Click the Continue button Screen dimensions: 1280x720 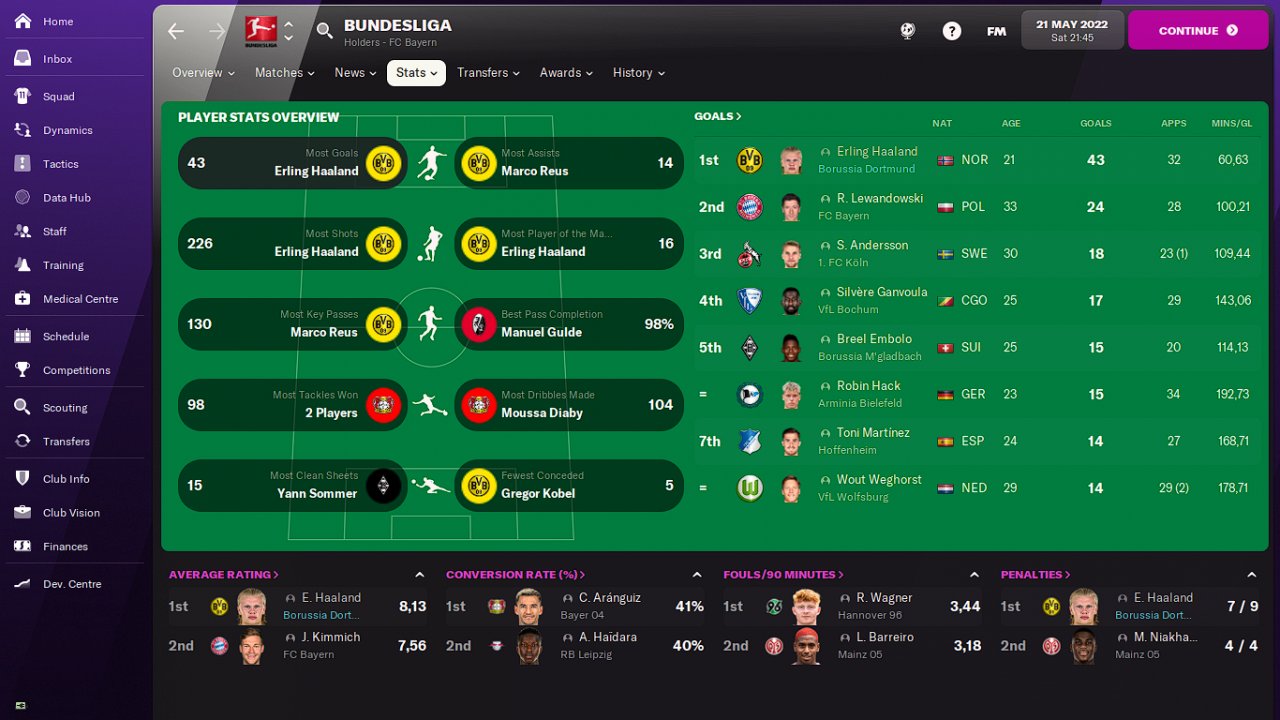tap(1197, 31)
